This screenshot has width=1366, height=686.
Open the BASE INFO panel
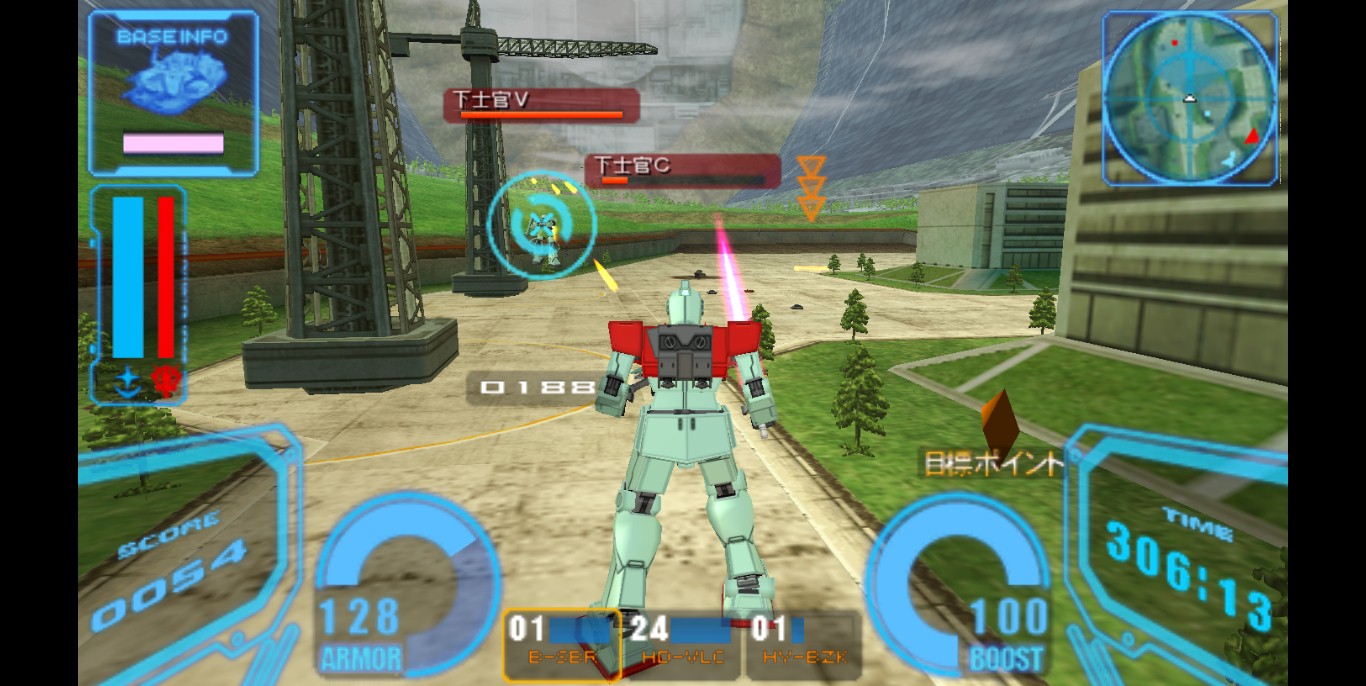coord(173,93)
